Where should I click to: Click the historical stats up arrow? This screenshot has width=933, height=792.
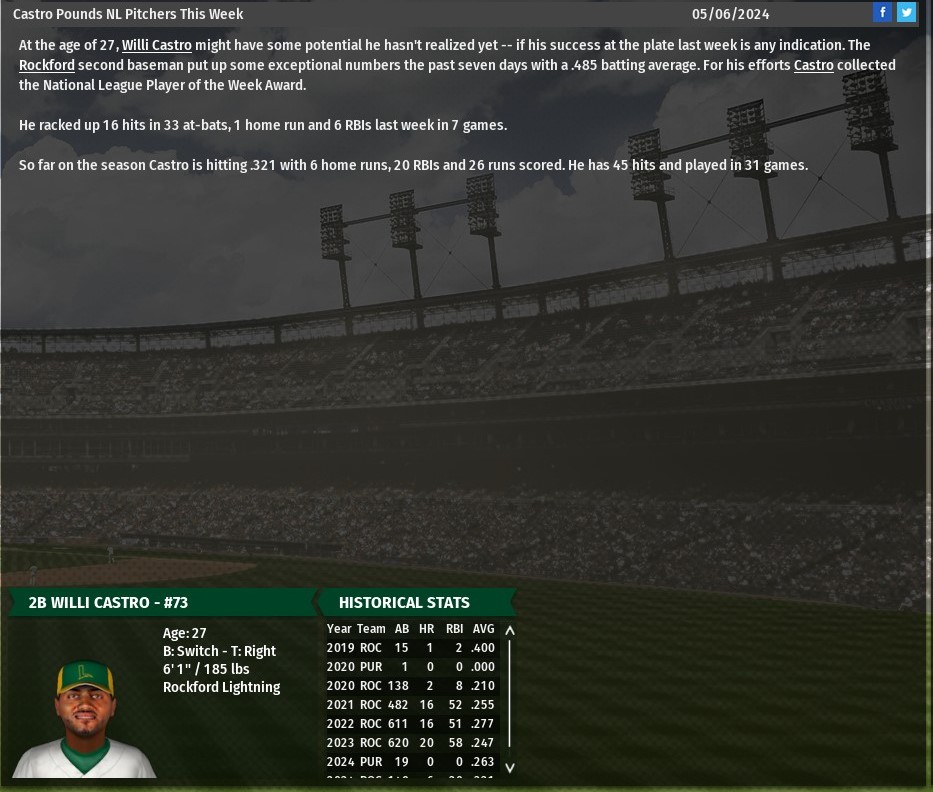[x=510, y=631]
